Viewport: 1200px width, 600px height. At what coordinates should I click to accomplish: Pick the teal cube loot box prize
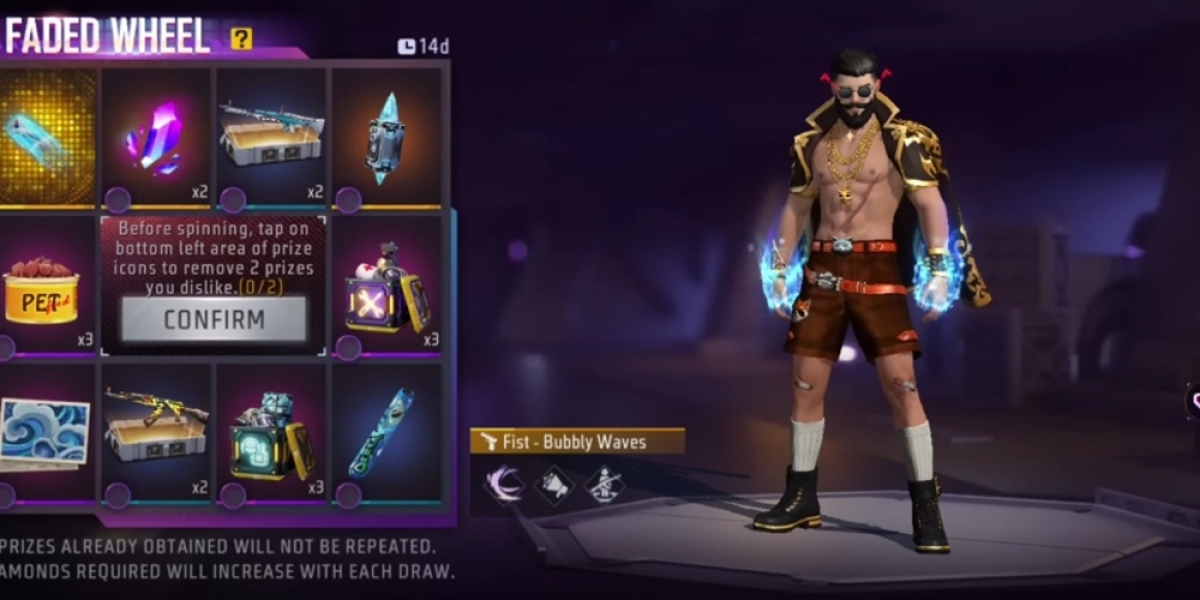[x=272, y=433]
